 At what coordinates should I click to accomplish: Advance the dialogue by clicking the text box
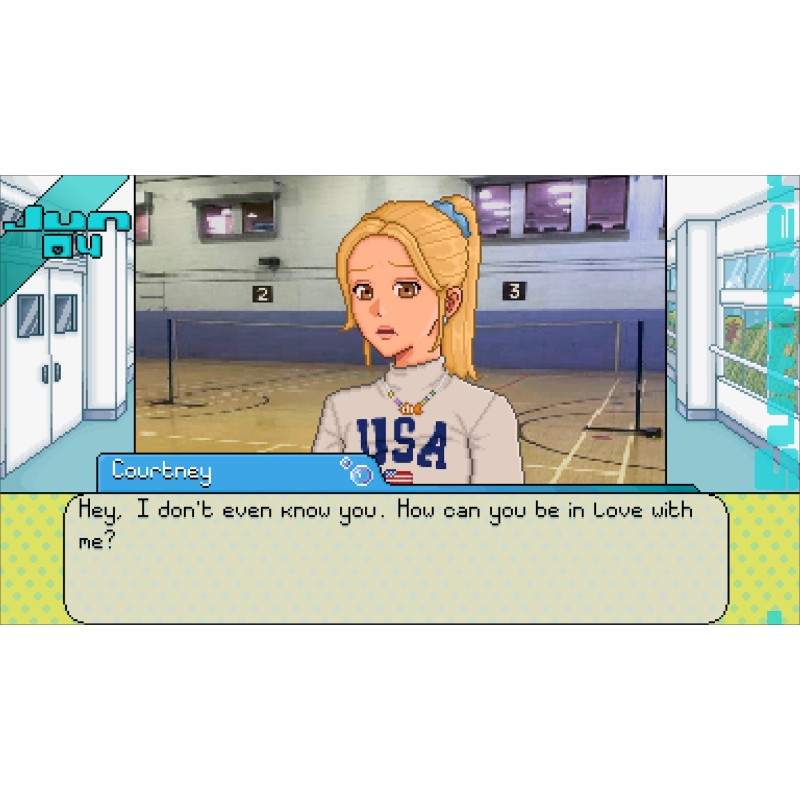pyautogui.click(x=396, y=558)
